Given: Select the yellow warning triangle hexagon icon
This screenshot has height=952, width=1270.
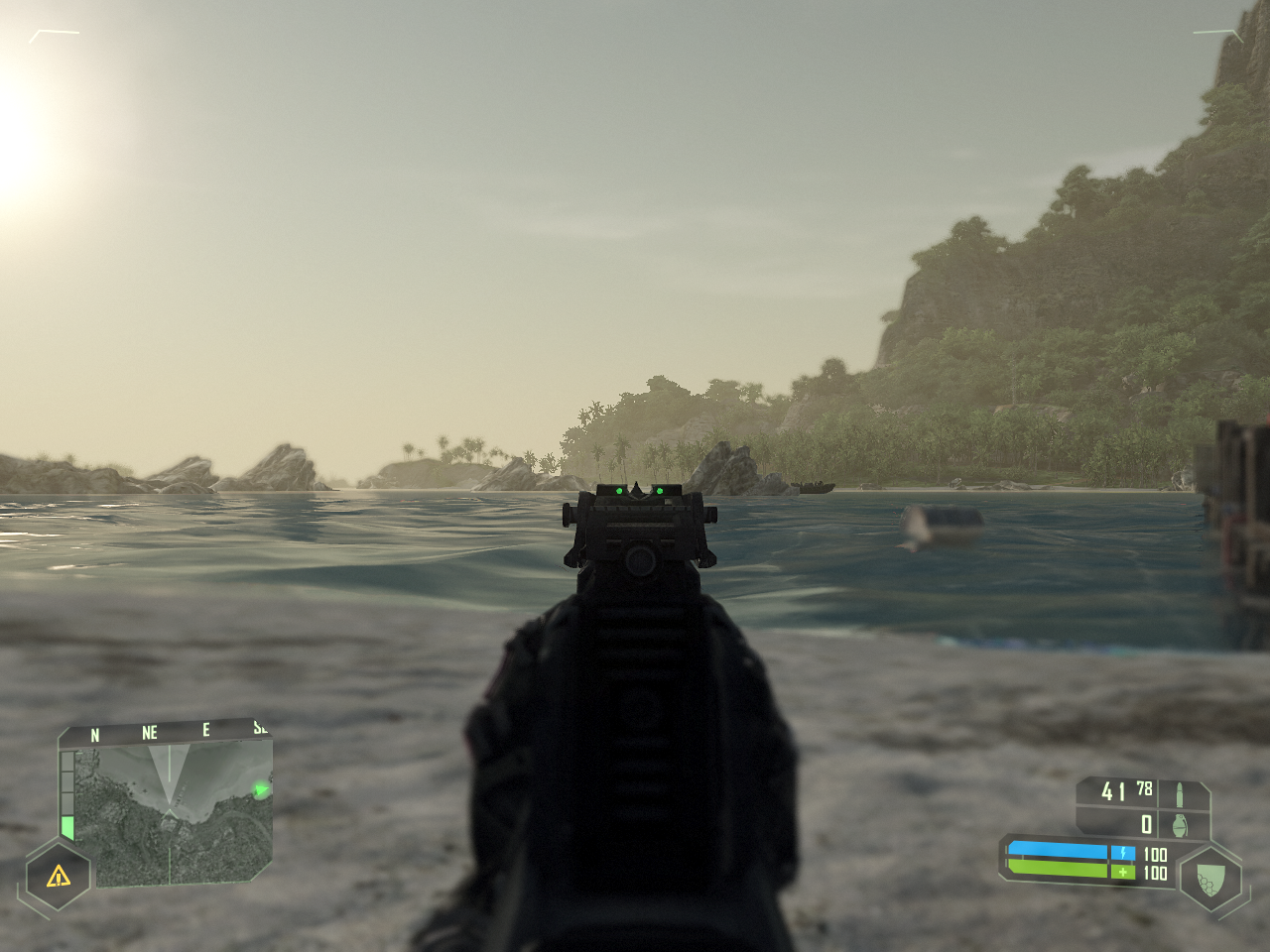Looking at the screenshot, I should [x=58, y=875].
